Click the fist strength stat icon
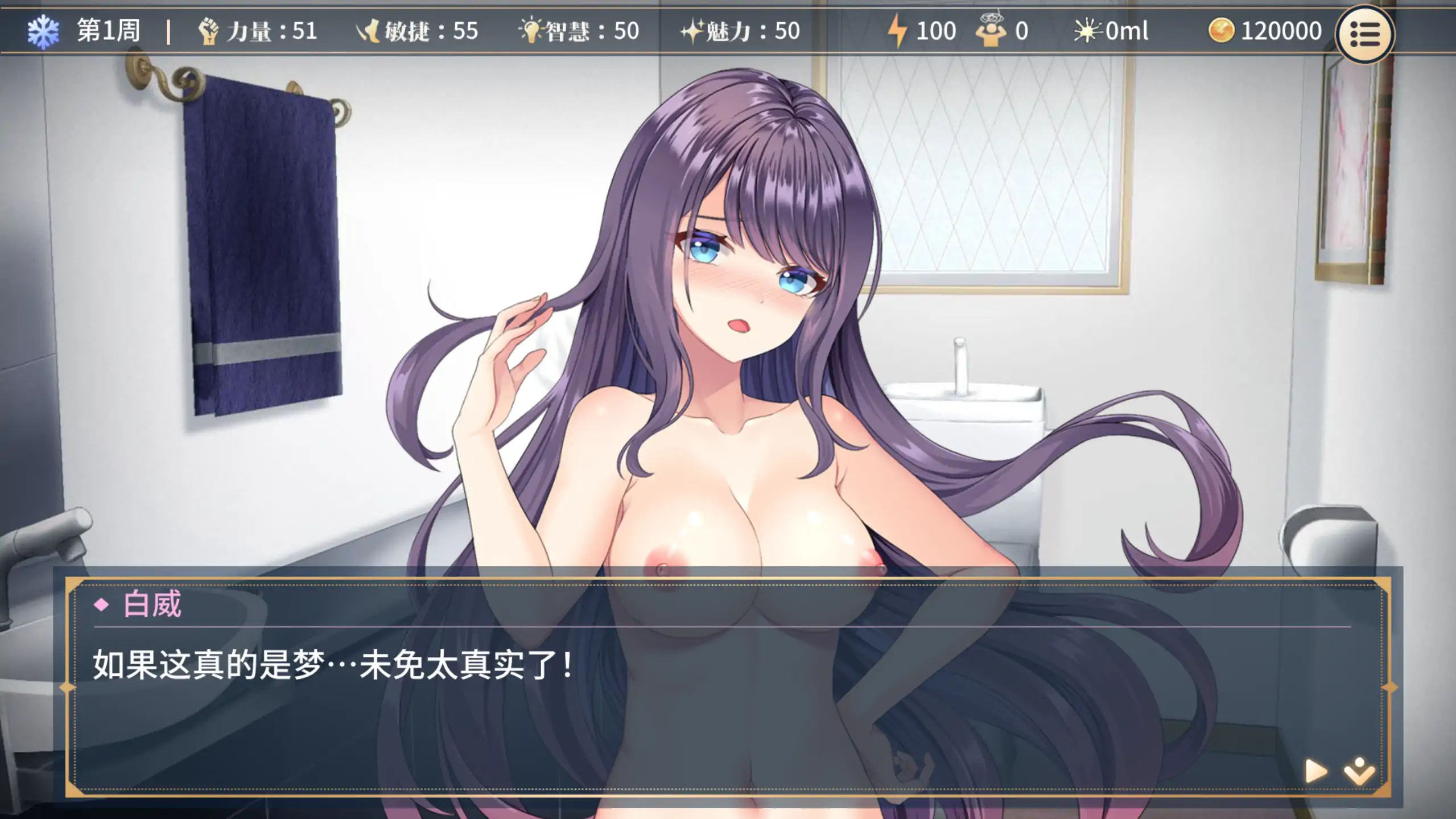Screen dimensions: 1456x819 click(210, 32)
